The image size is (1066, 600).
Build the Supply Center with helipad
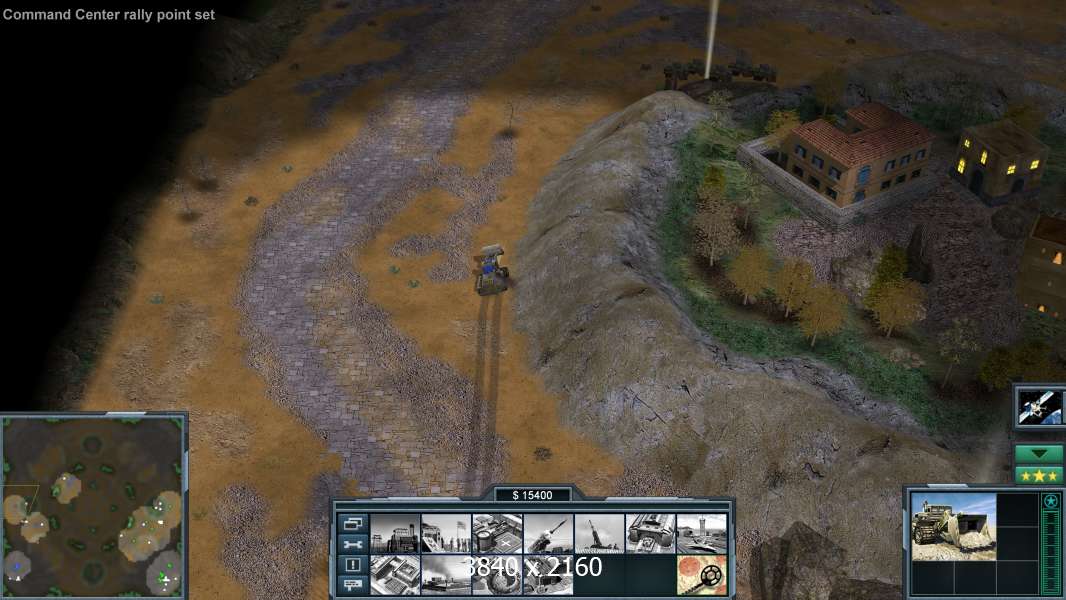497,534
